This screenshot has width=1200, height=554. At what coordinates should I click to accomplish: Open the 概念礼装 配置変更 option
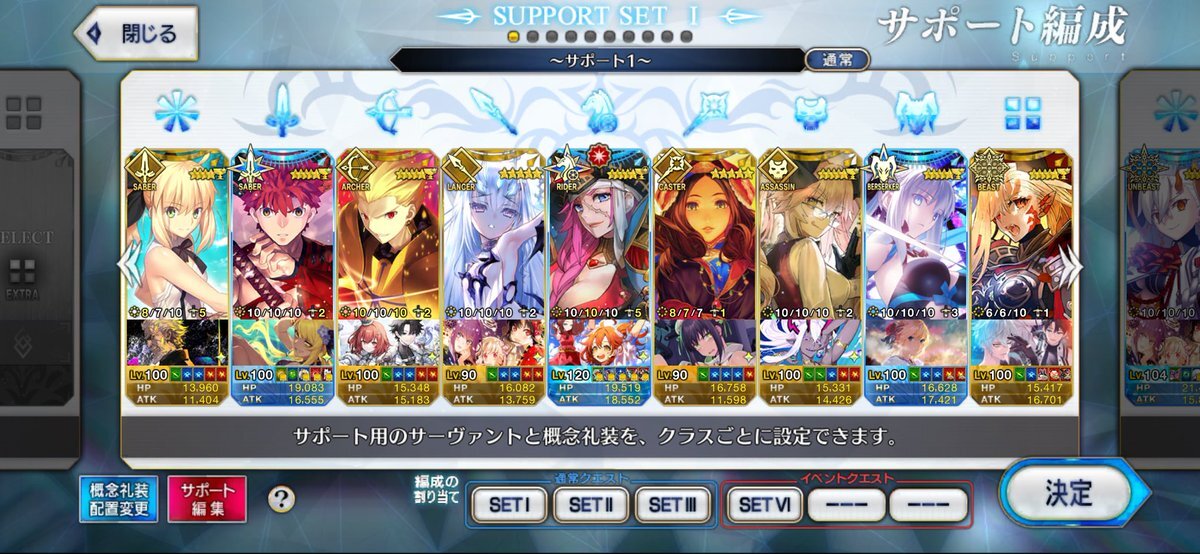point(119,499)
